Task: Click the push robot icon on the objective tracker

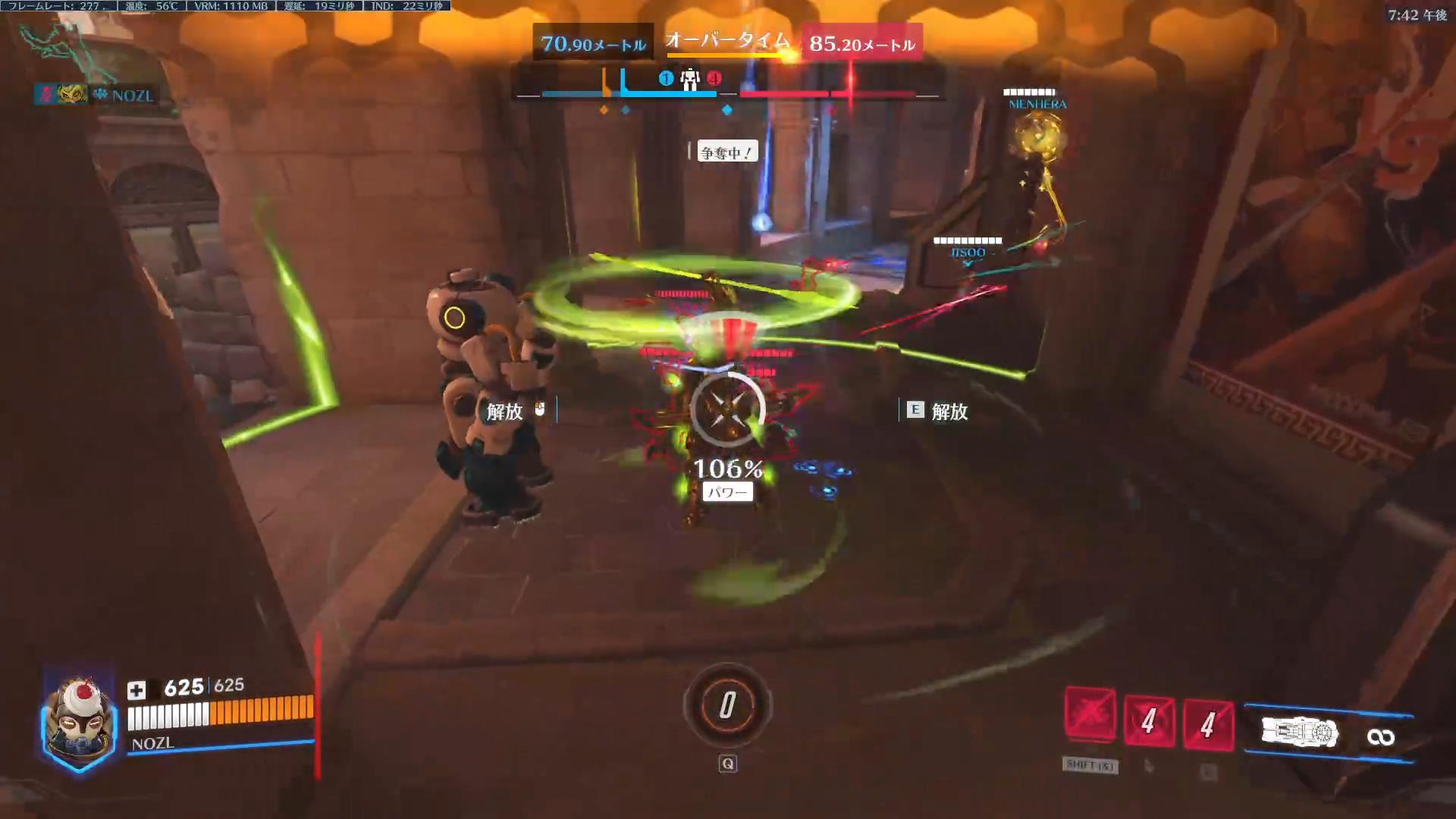Action: [x=689, y=80]
